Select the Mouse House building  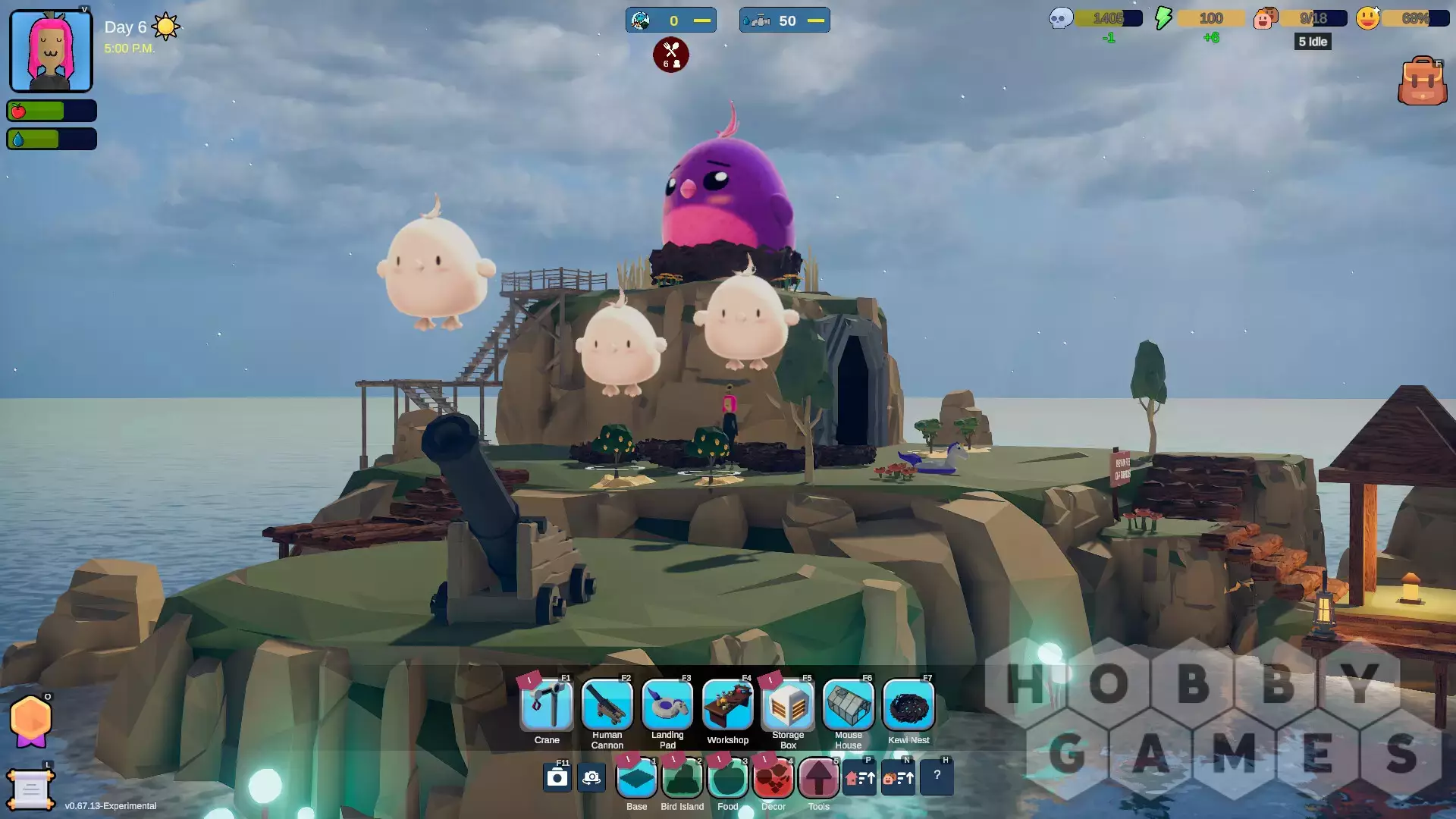848,705
